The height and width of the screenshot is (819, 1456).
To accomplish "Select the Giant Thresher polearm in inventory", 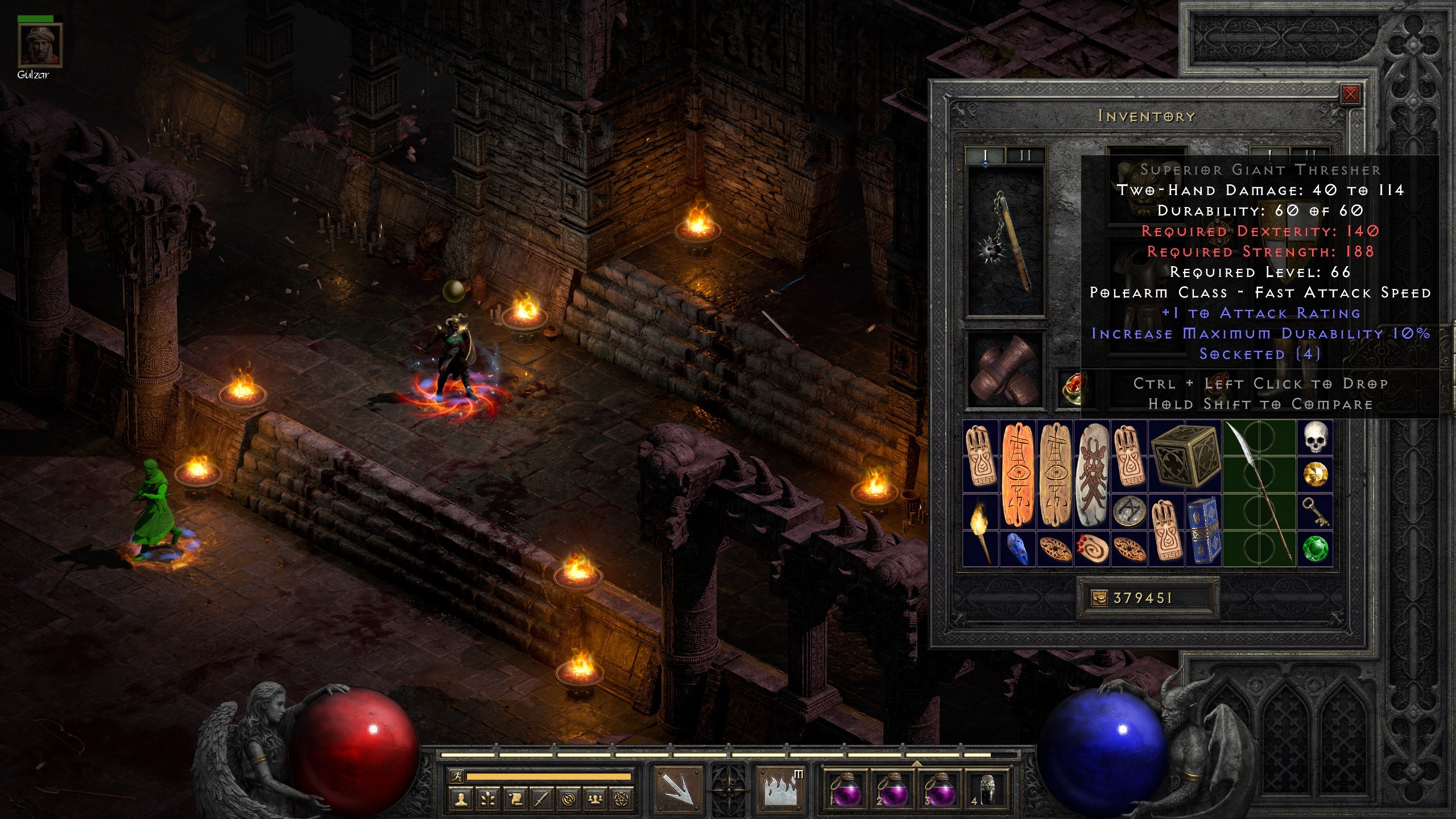I will point(1259,493).
